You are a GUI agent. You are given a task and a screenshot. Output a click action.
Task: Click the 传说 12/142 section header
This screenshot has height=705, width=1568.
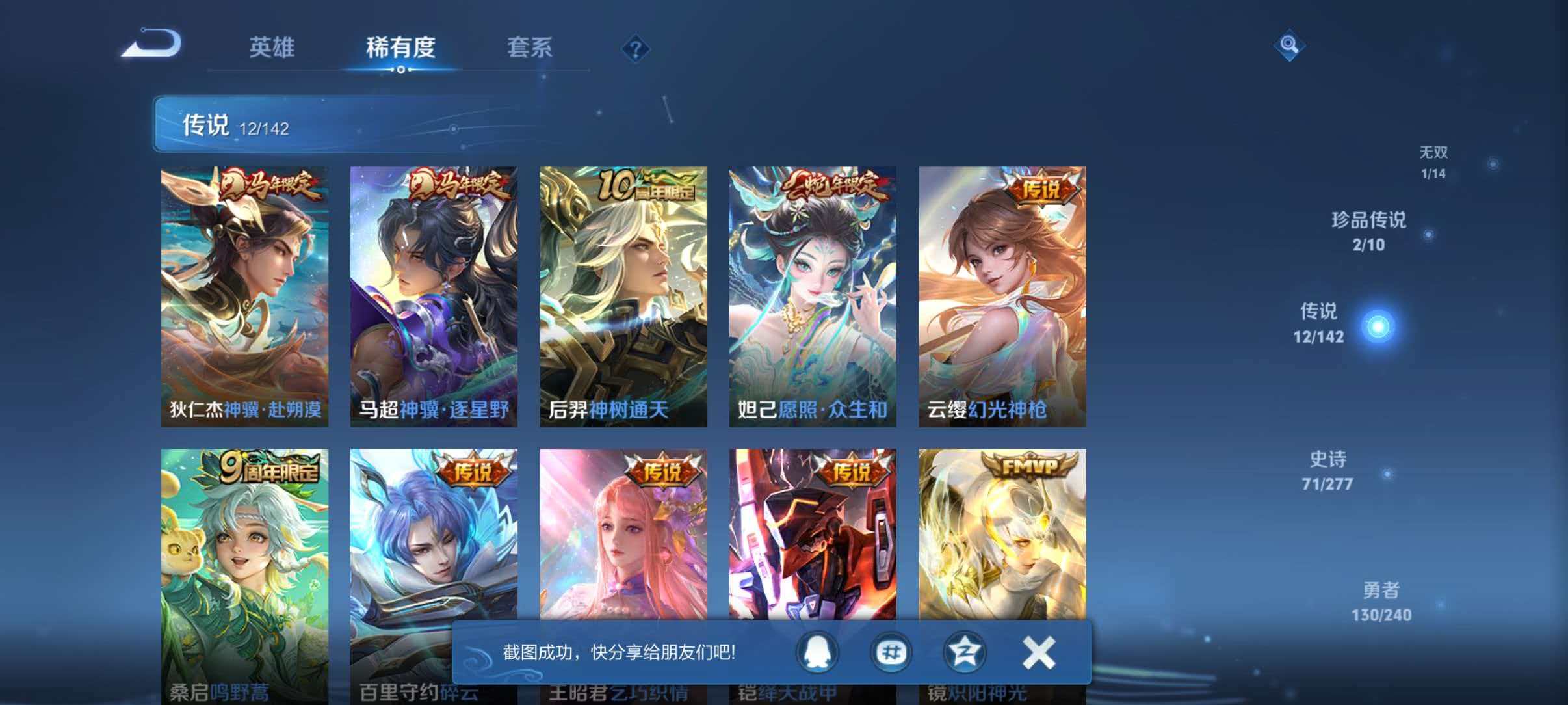click(237, 126)
